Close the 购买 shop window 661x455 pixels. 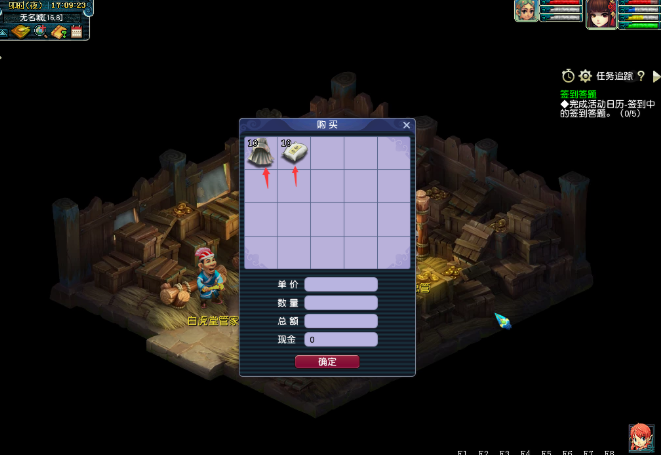pyautogui.click(x=406, y=125)
